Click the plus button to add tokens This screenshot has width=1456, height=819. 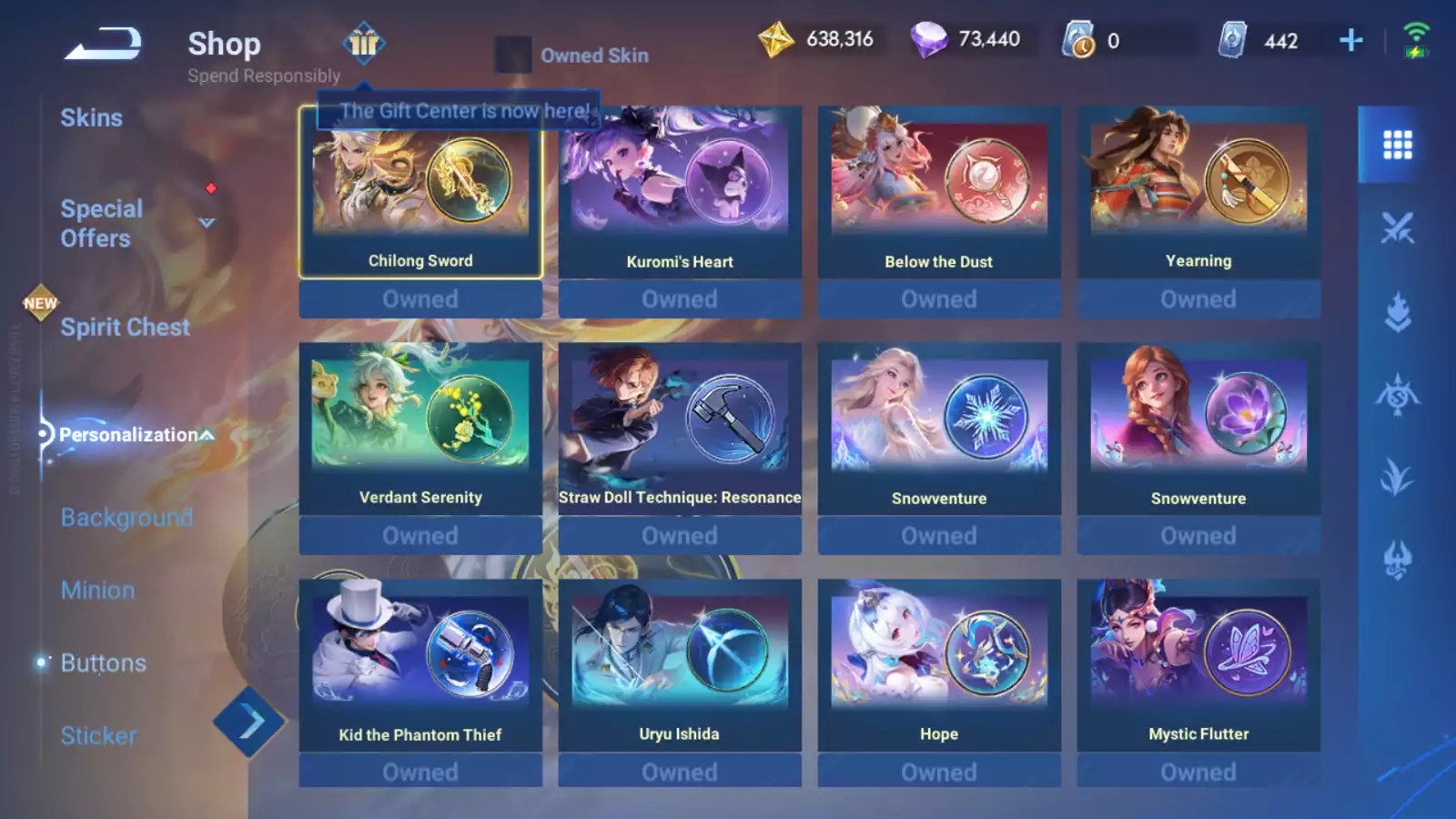pyautogui.click(x=1350, y=39)
